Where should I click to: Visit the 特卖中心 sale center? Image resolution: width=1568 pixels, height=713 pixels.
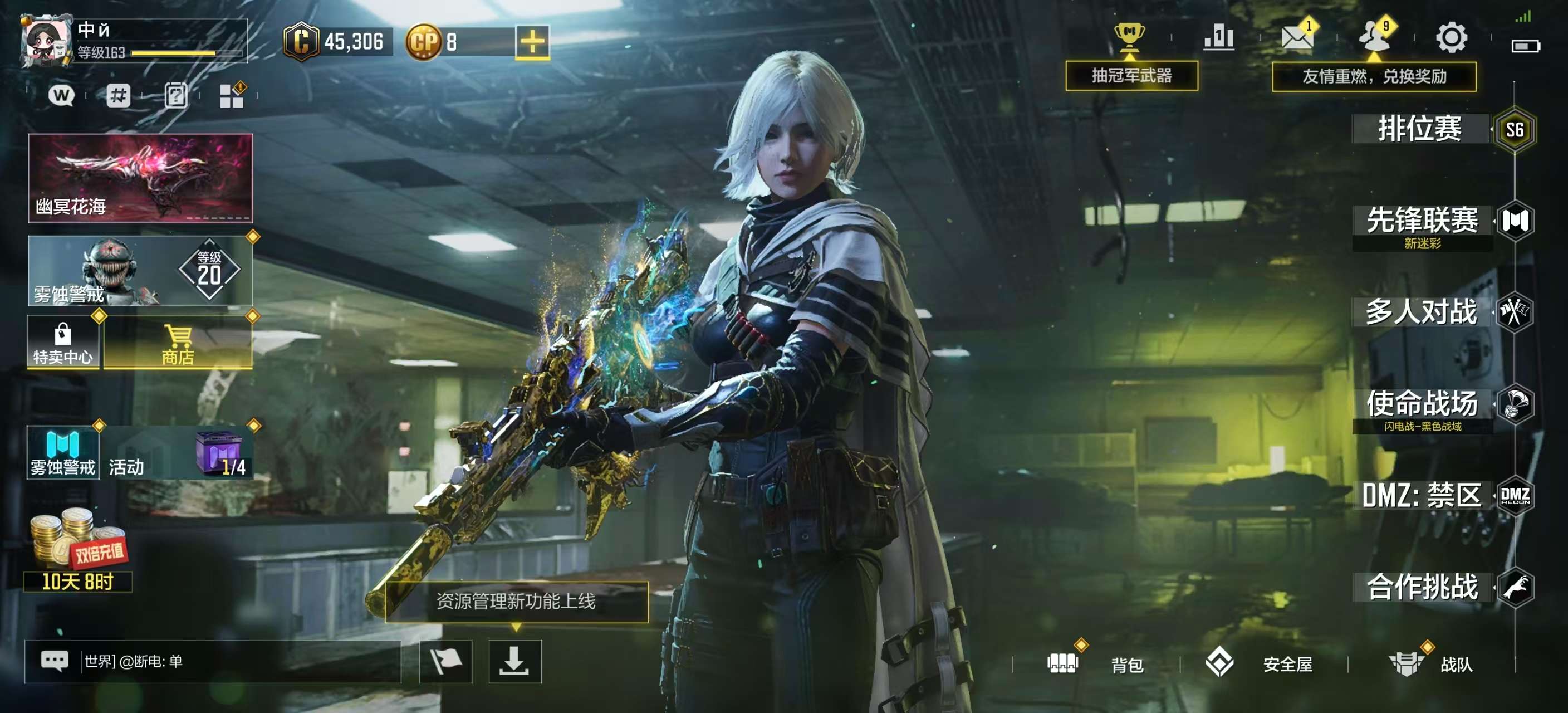[63, 343]
